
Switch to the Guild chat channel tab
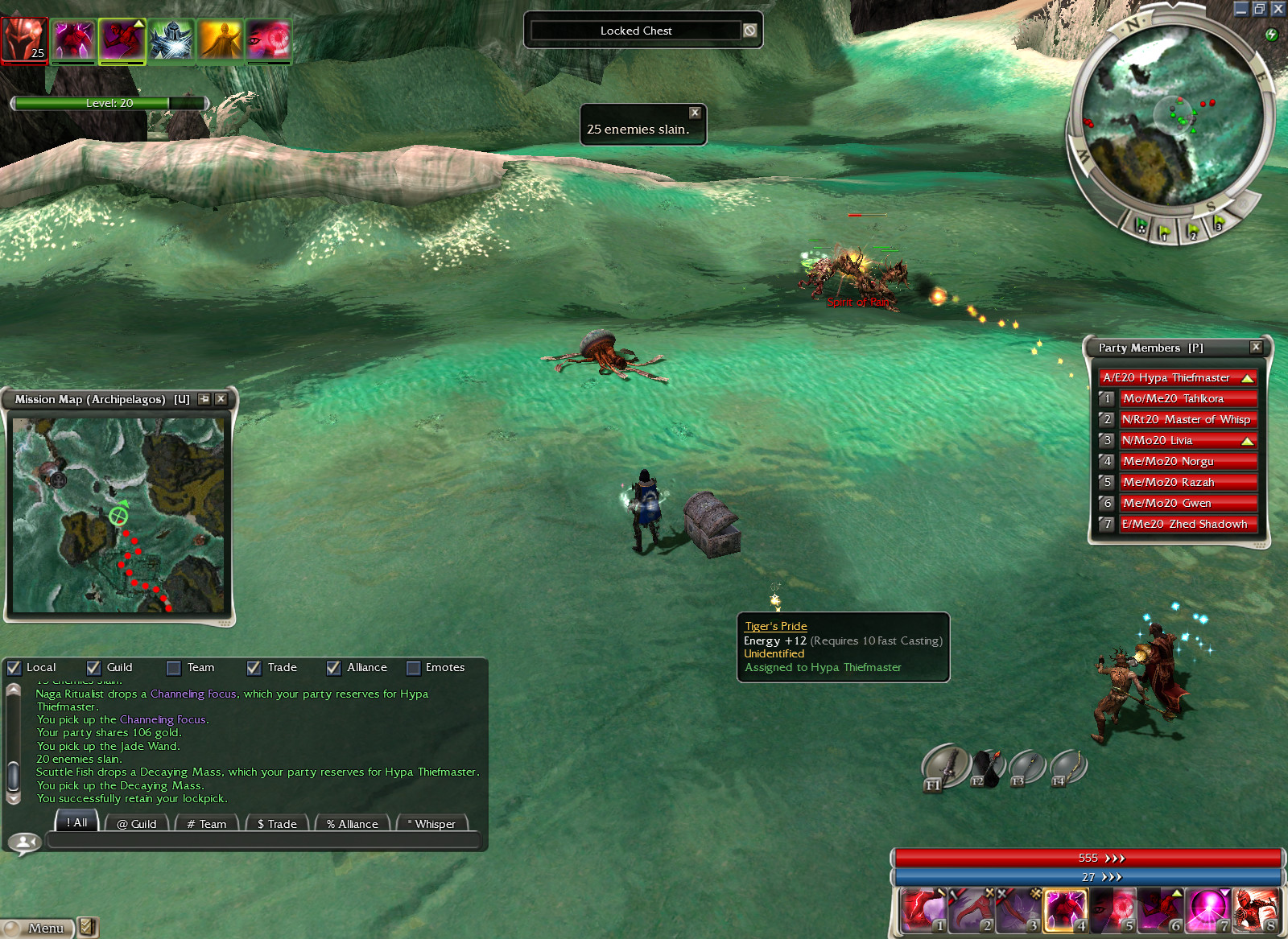point(136,823)
